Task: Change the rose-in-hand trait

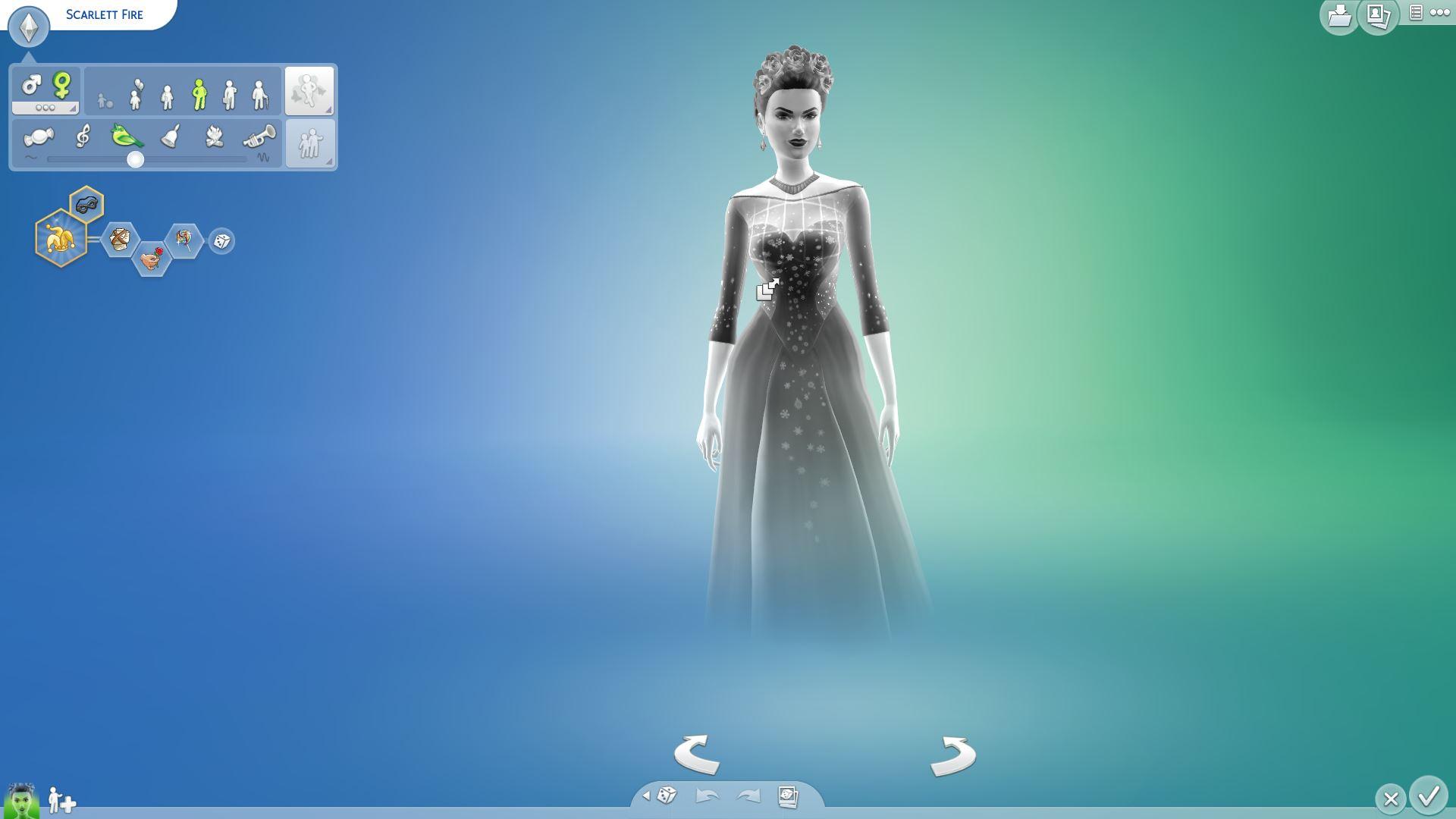Action: pyautogui.click(x=152, y=258)
